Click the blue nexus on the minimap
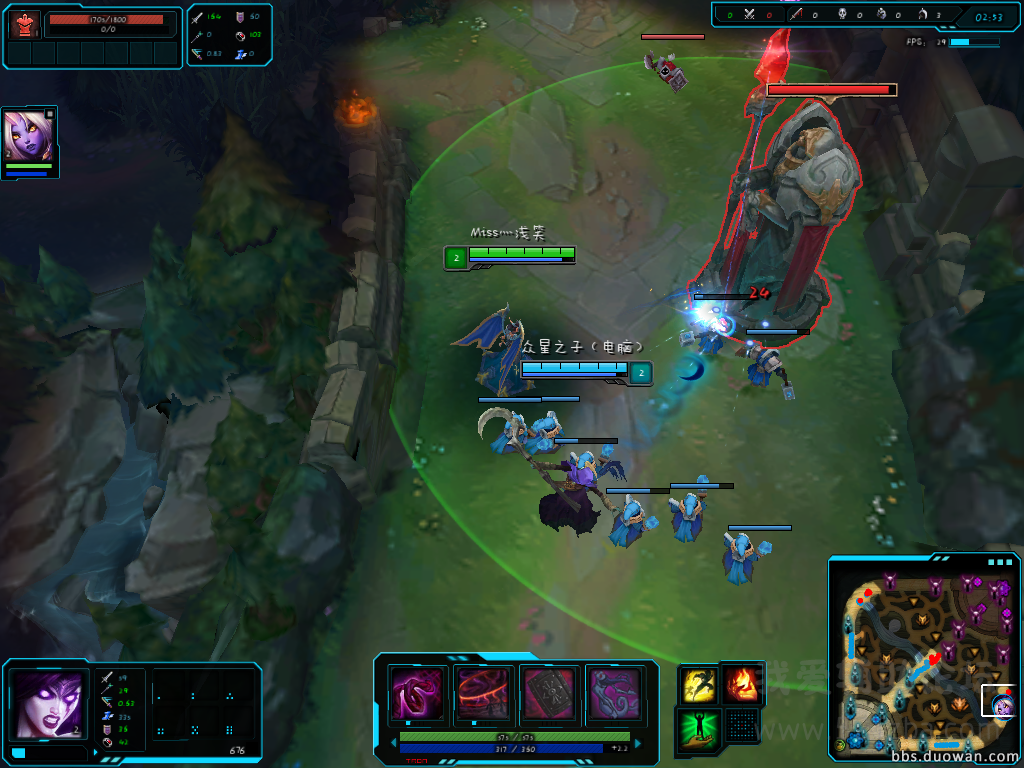 point(857,741)
